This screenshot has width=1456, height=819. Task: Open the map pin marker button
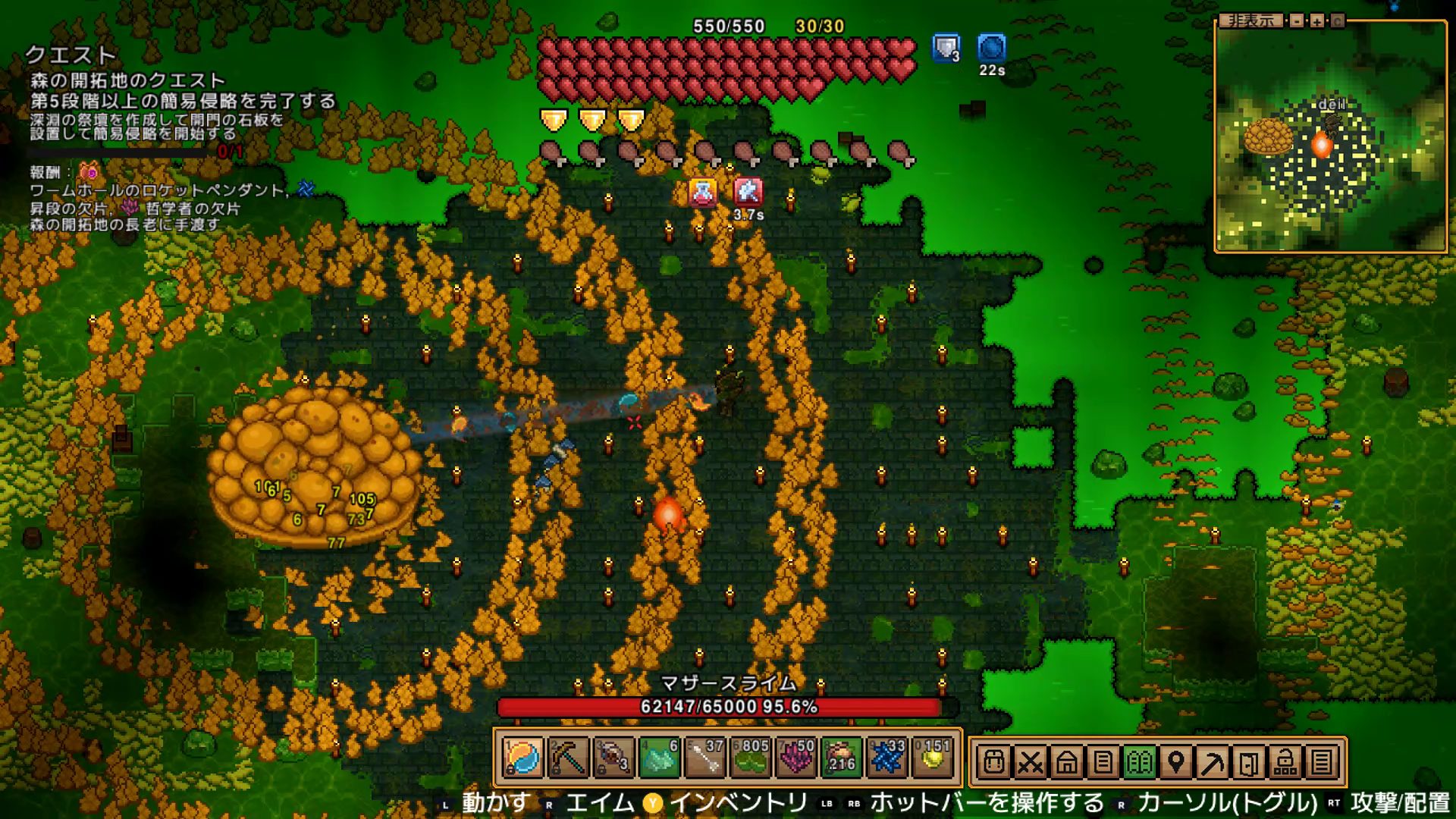[1175, 761]
